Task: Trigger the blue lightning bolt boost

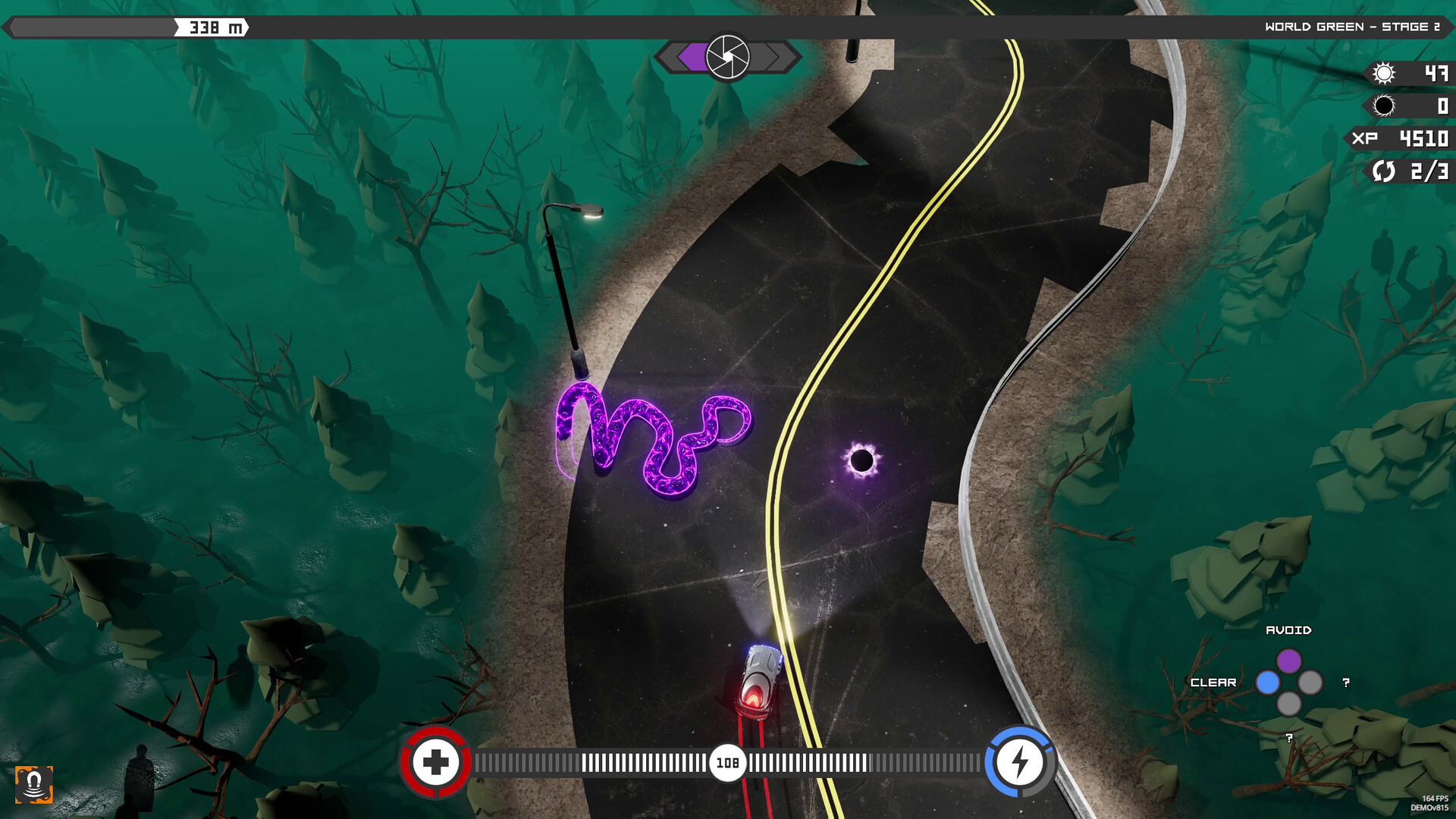Action: [1020, 762]
